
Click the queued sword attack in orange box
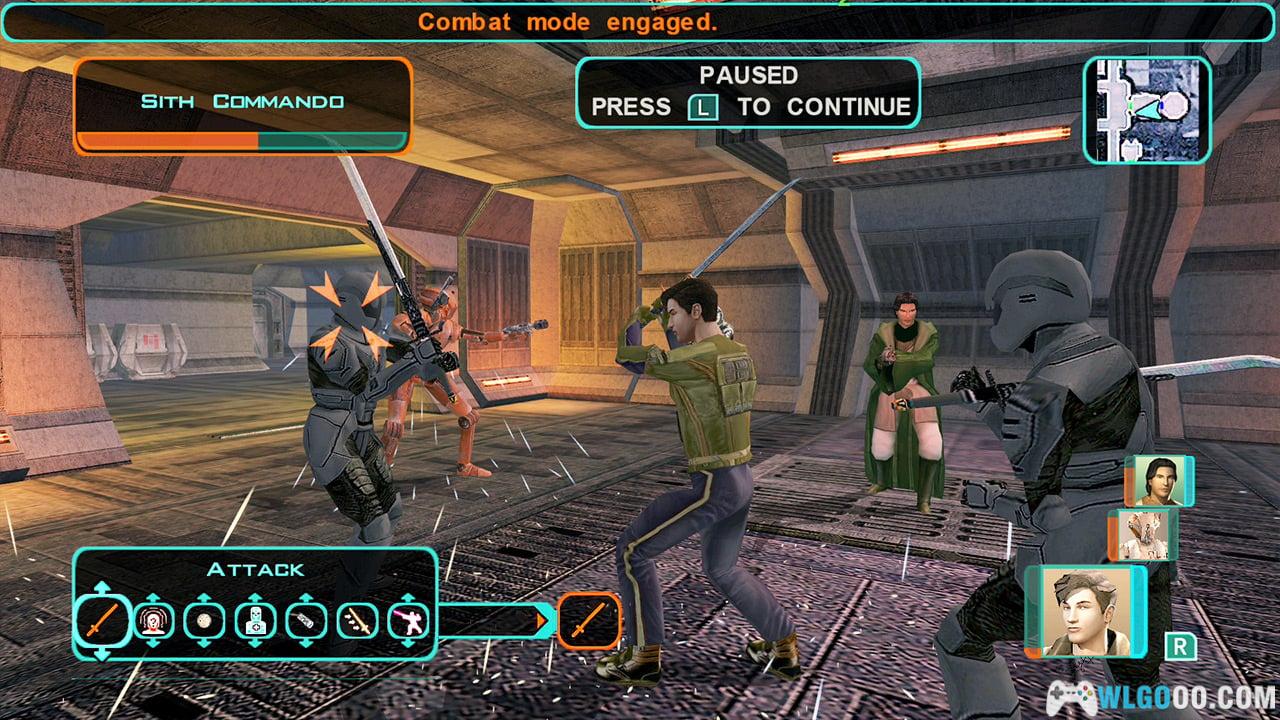589,621
